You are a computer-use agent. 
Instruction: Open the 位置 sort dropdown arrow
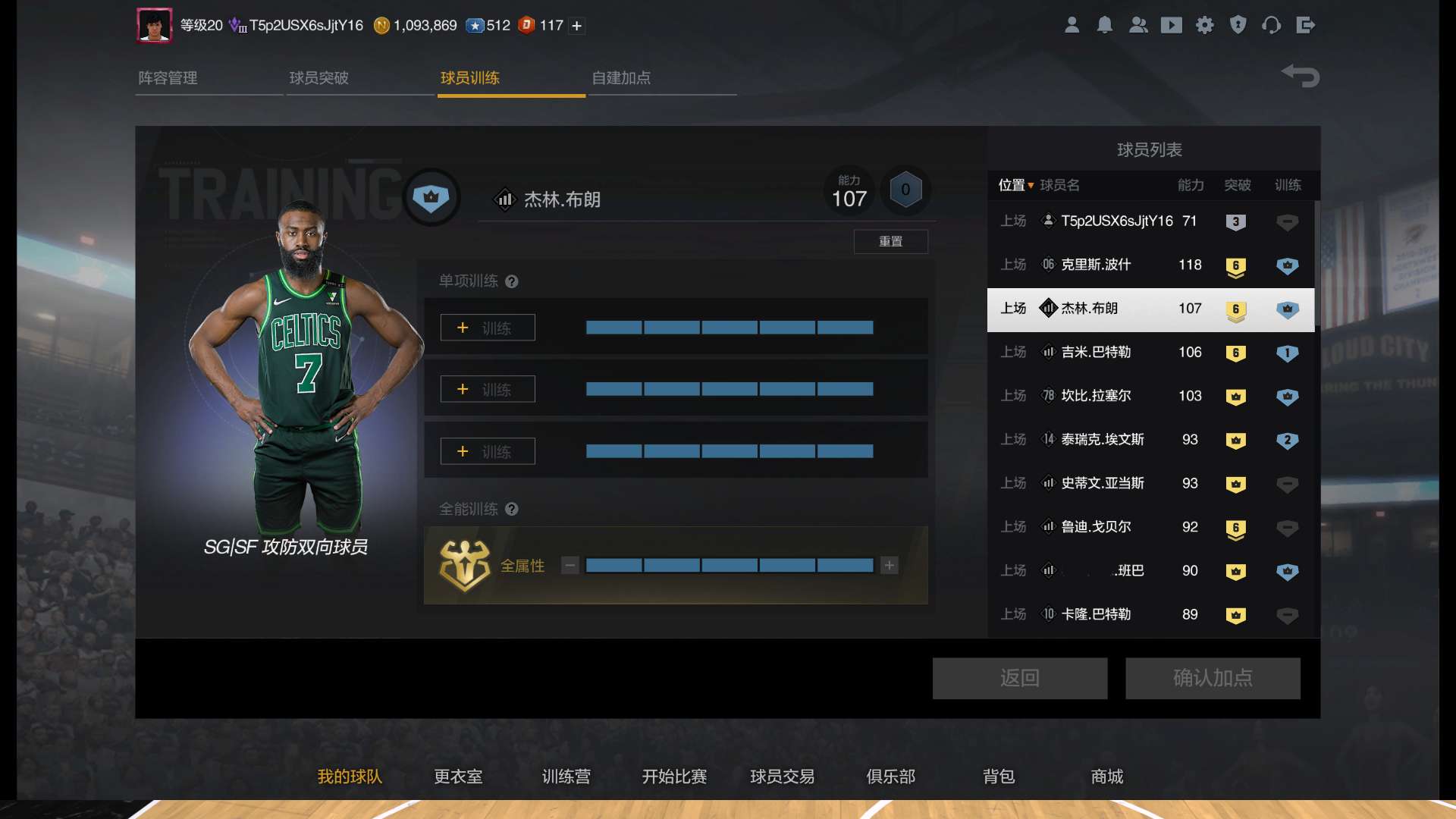(x=1033, y=185)
